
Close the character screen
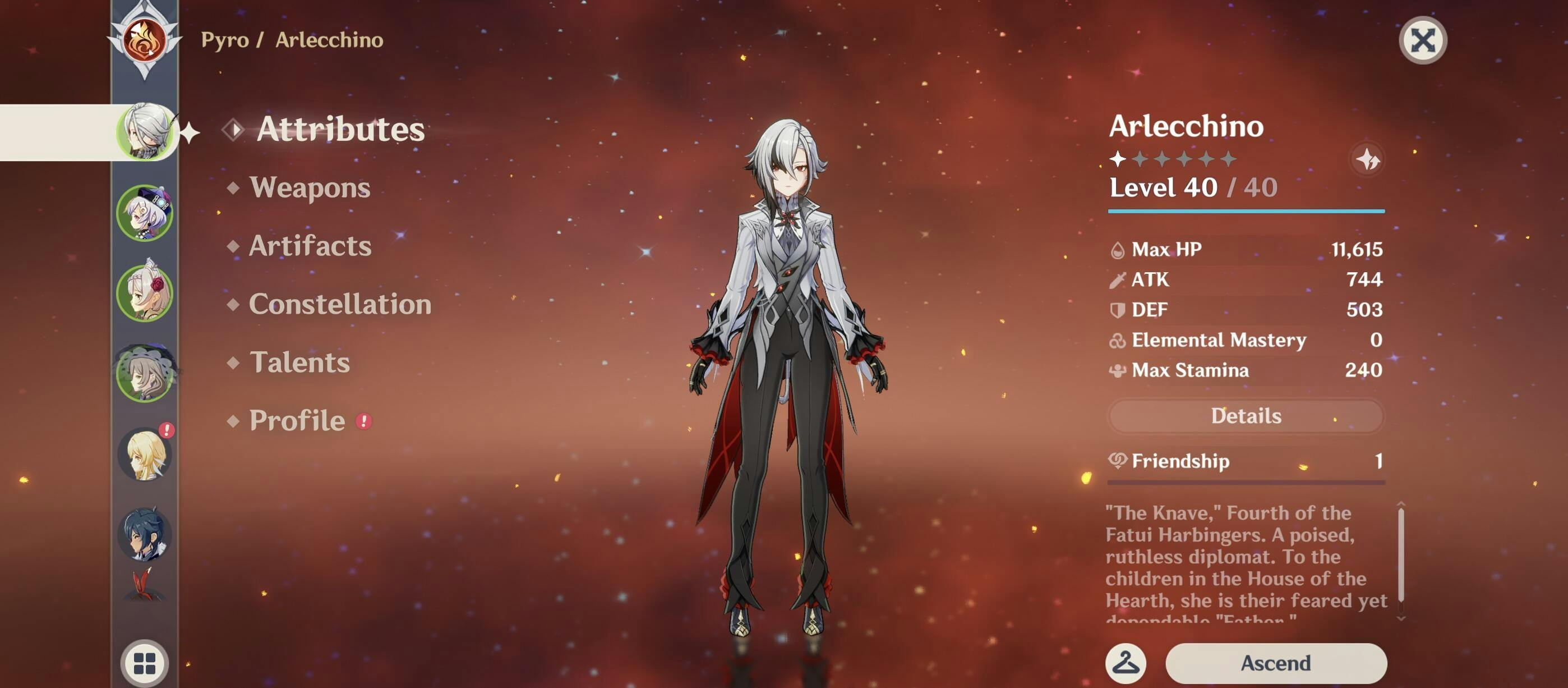click(1422, 41)
